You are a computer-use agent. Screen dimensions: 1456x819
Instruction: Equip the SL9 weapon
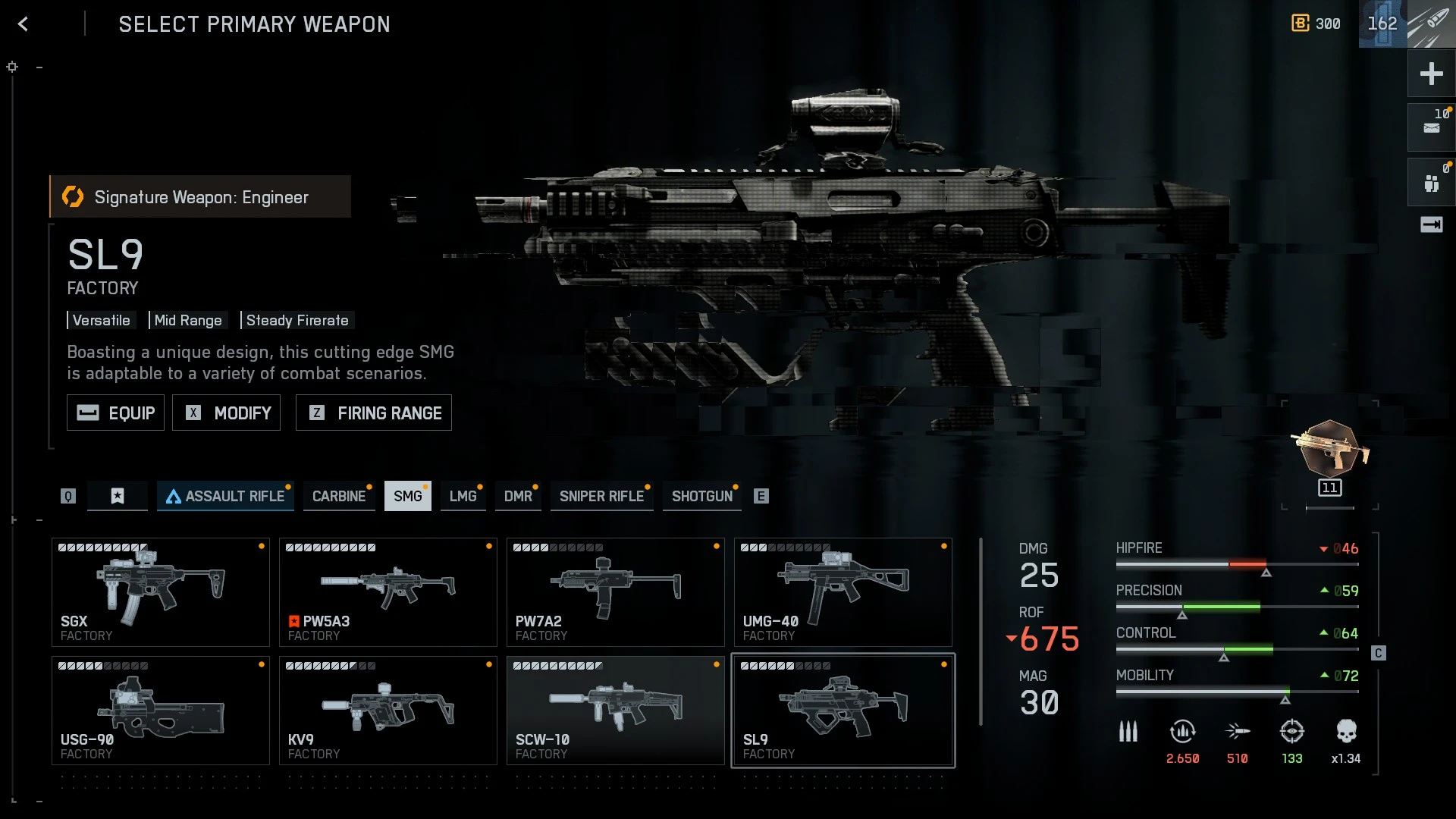click(115, 413)
